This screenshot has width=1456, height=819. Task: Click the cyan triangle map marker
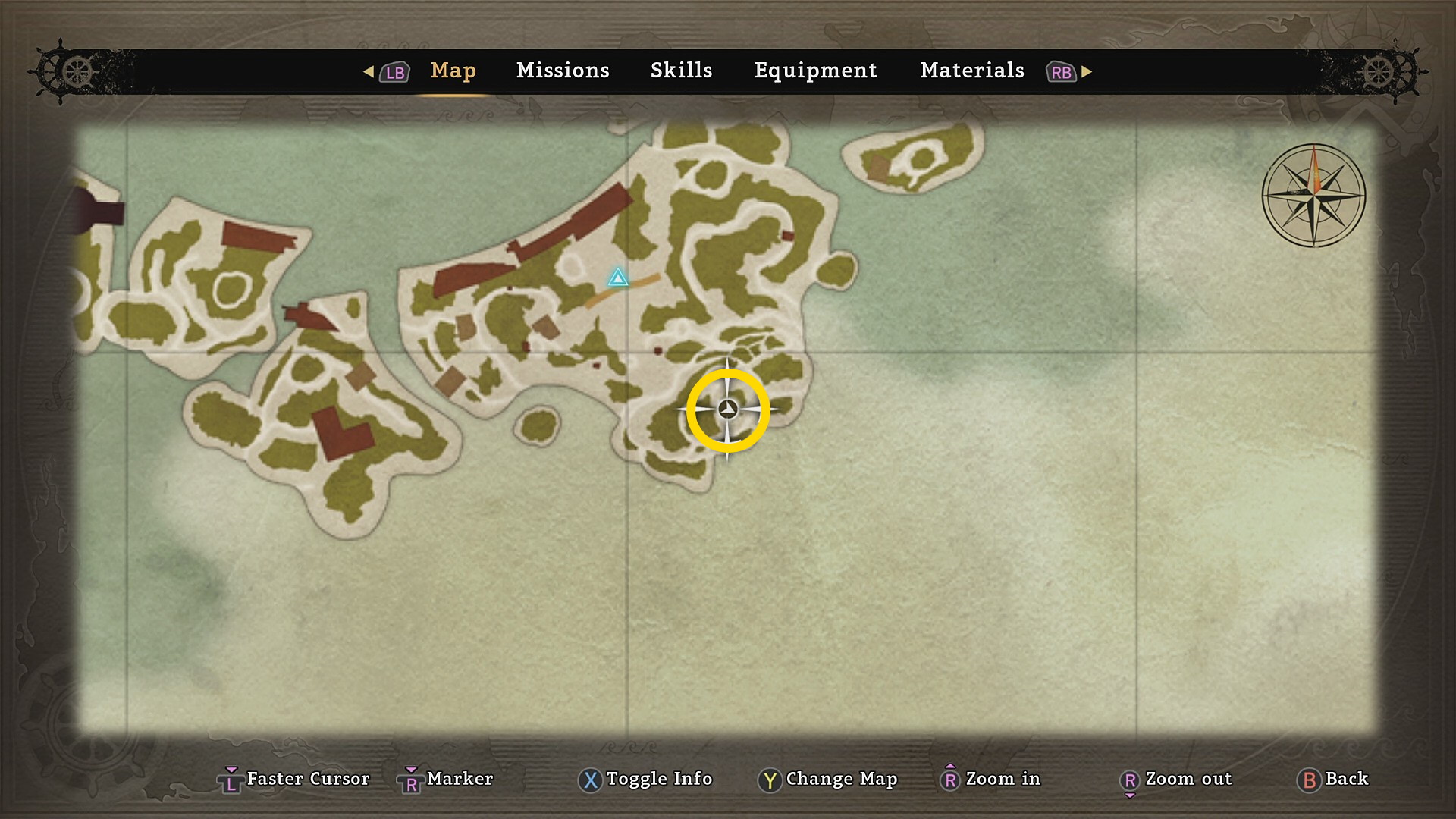(x=618, y=278)
